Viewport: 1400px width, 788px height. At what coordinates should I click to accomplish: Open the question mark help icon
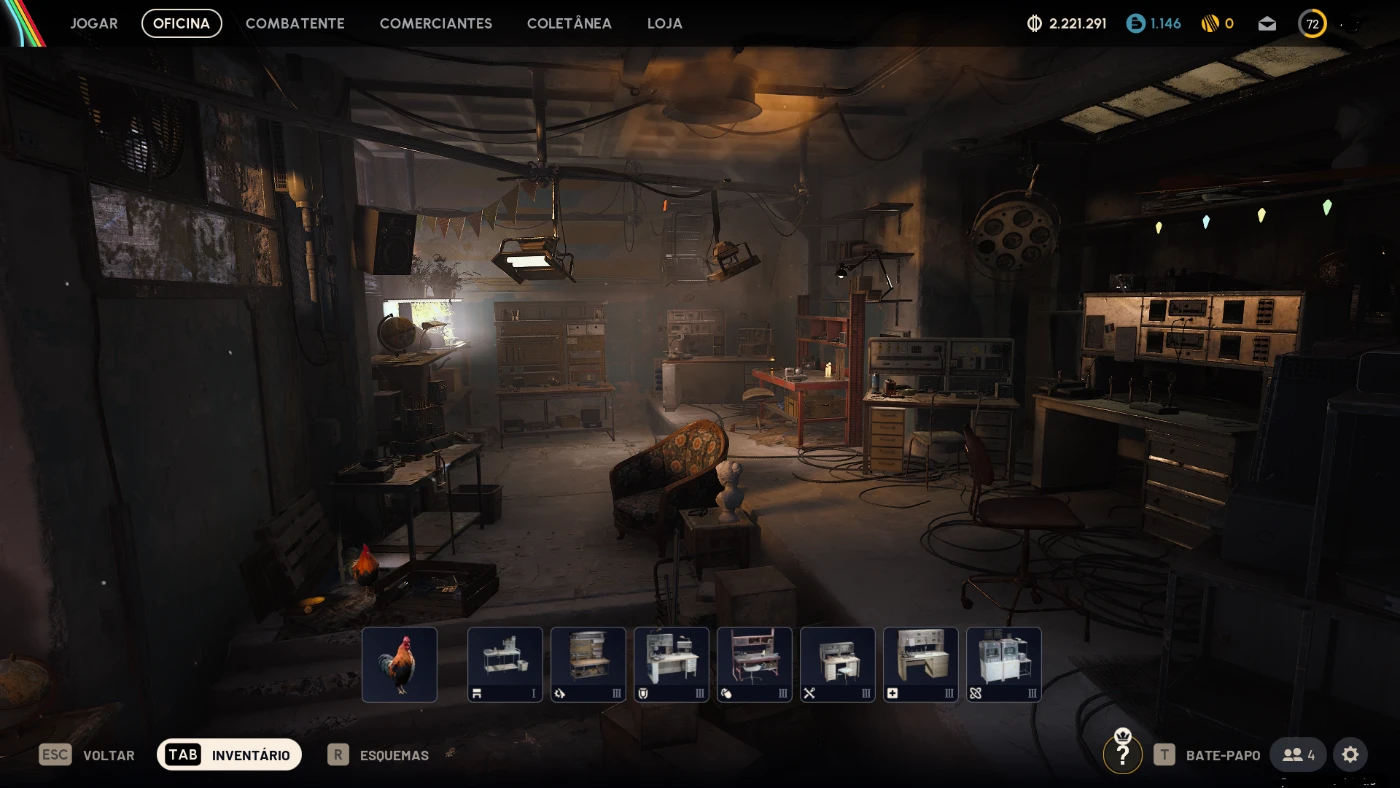1122,755
